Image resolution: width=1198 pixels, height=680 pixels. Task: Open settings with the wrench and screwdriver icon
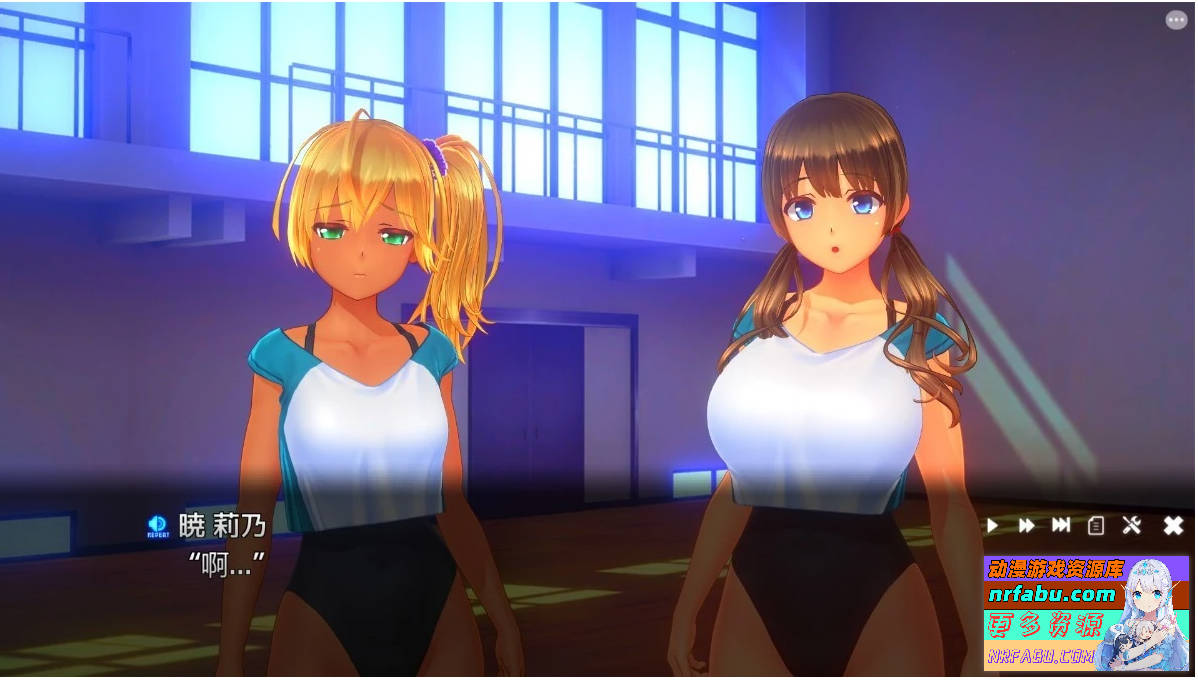[x=1132, y=525]
